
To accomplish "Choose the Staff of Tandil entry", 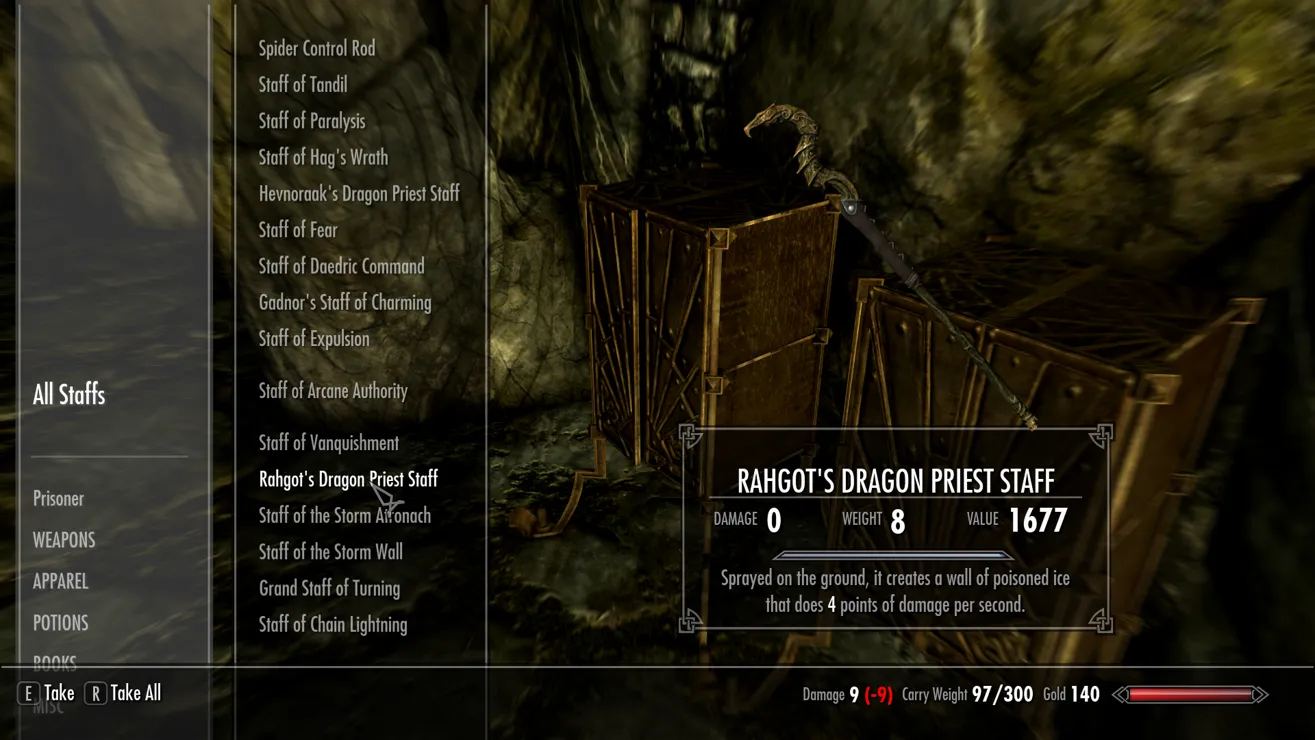I will 303,85.
